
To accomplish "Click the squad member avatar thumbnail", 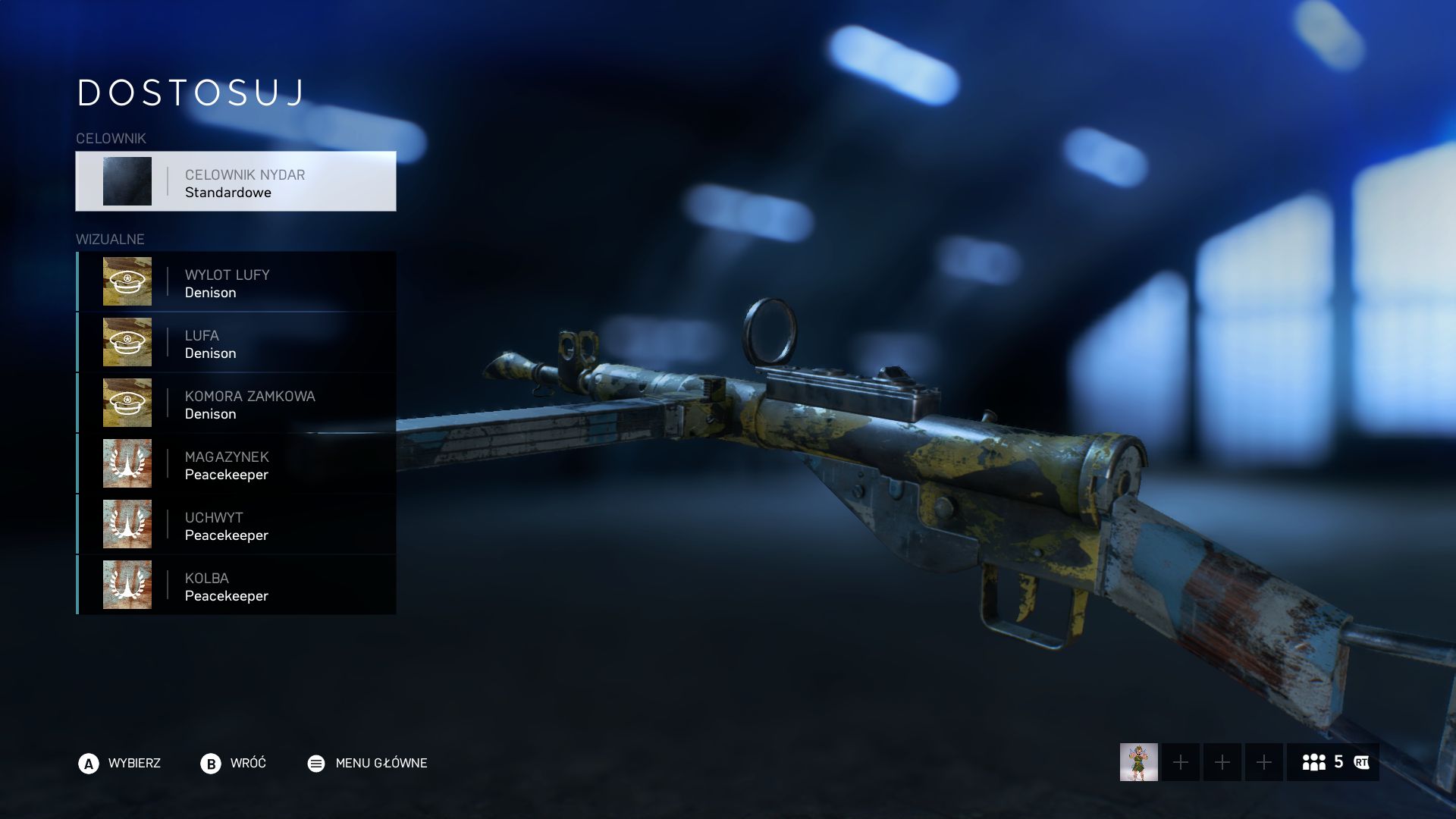I will coord(1138,762).
